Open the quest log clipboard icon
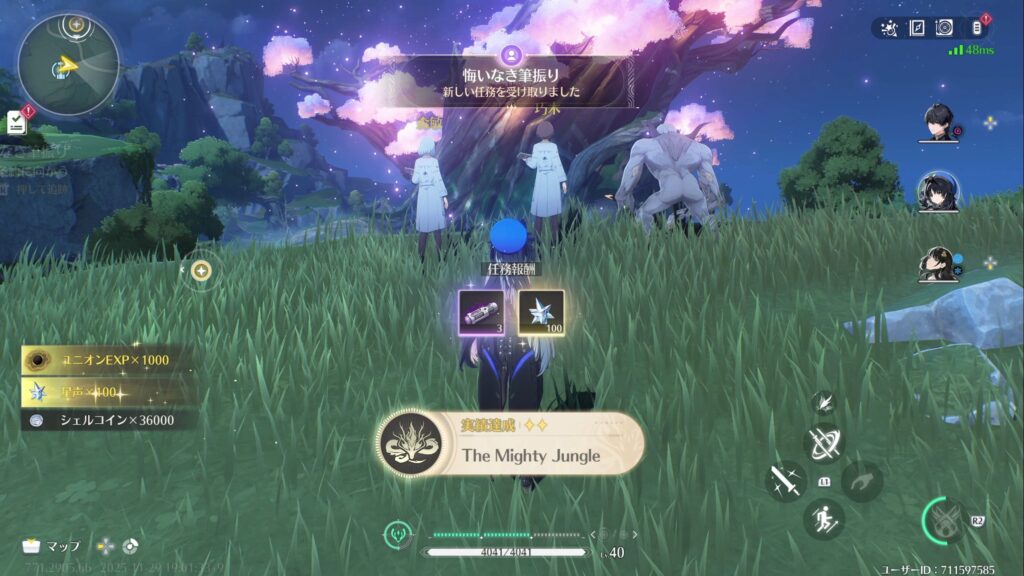Viewport: 1024px width, 576px height. (x=16, y=122)
